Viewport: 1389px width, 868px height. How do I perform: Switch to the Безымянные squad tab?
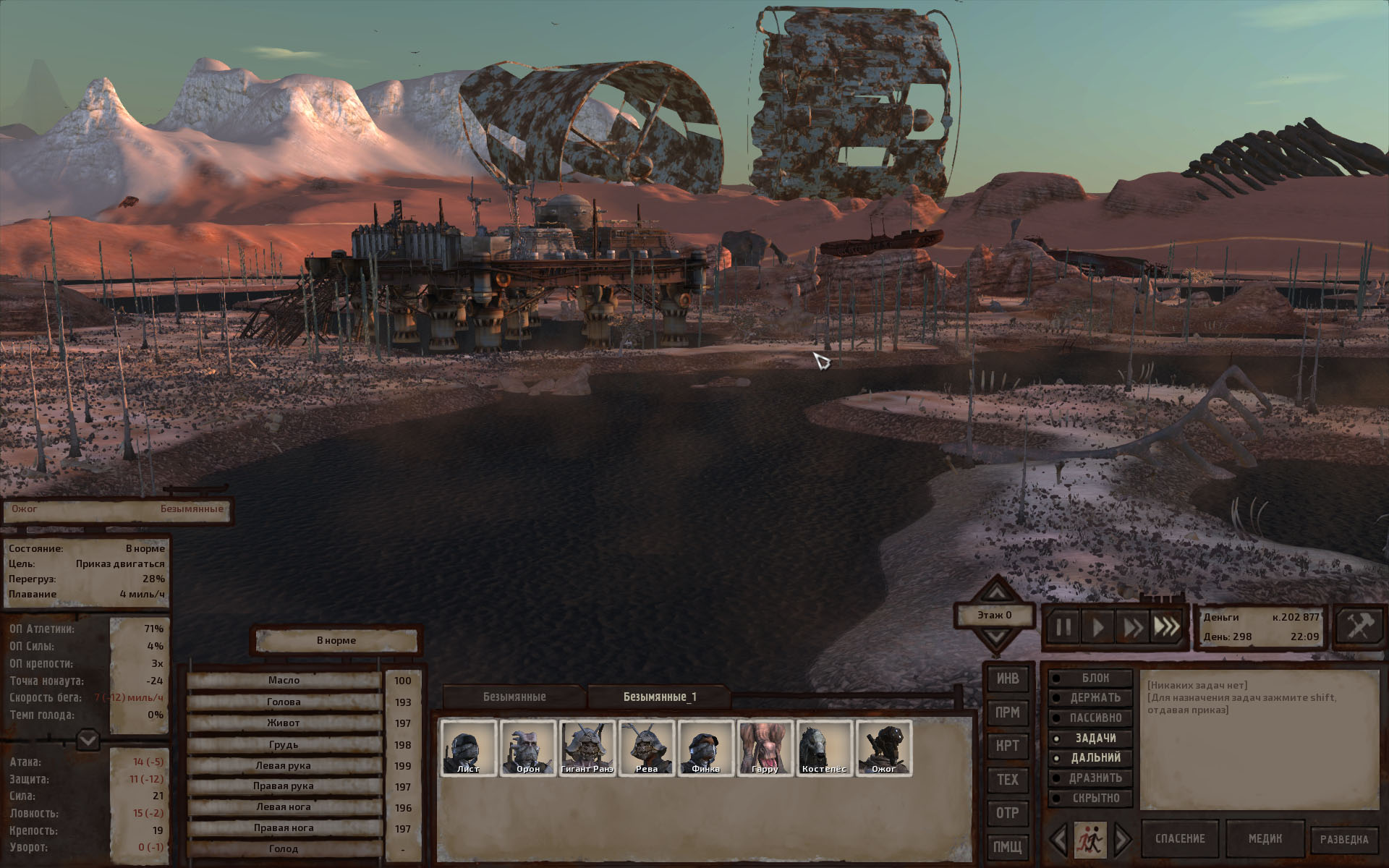point(514,697)
